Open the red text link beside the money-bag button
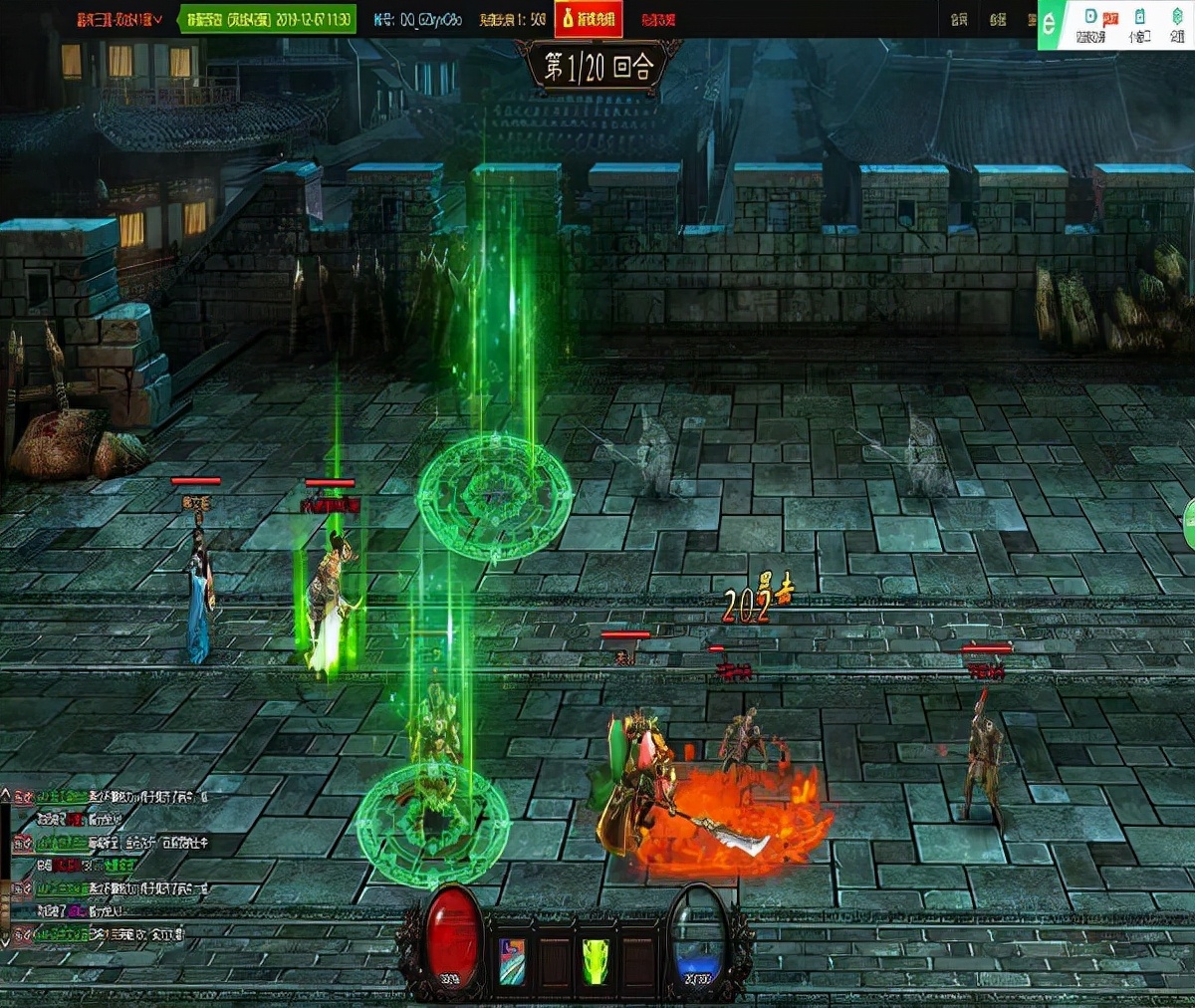Viewport: 1195px width, 1008px height. click(x=657, y=19)
